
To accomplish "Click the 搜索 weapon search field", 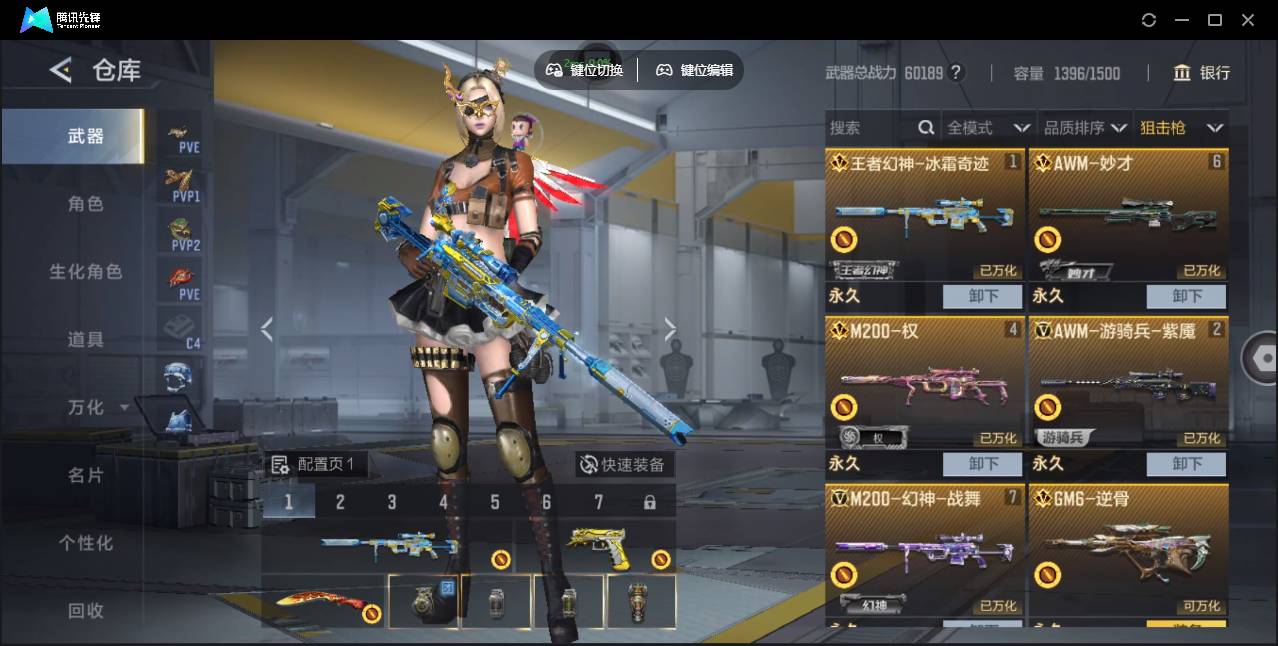I will tap(870, 128).
